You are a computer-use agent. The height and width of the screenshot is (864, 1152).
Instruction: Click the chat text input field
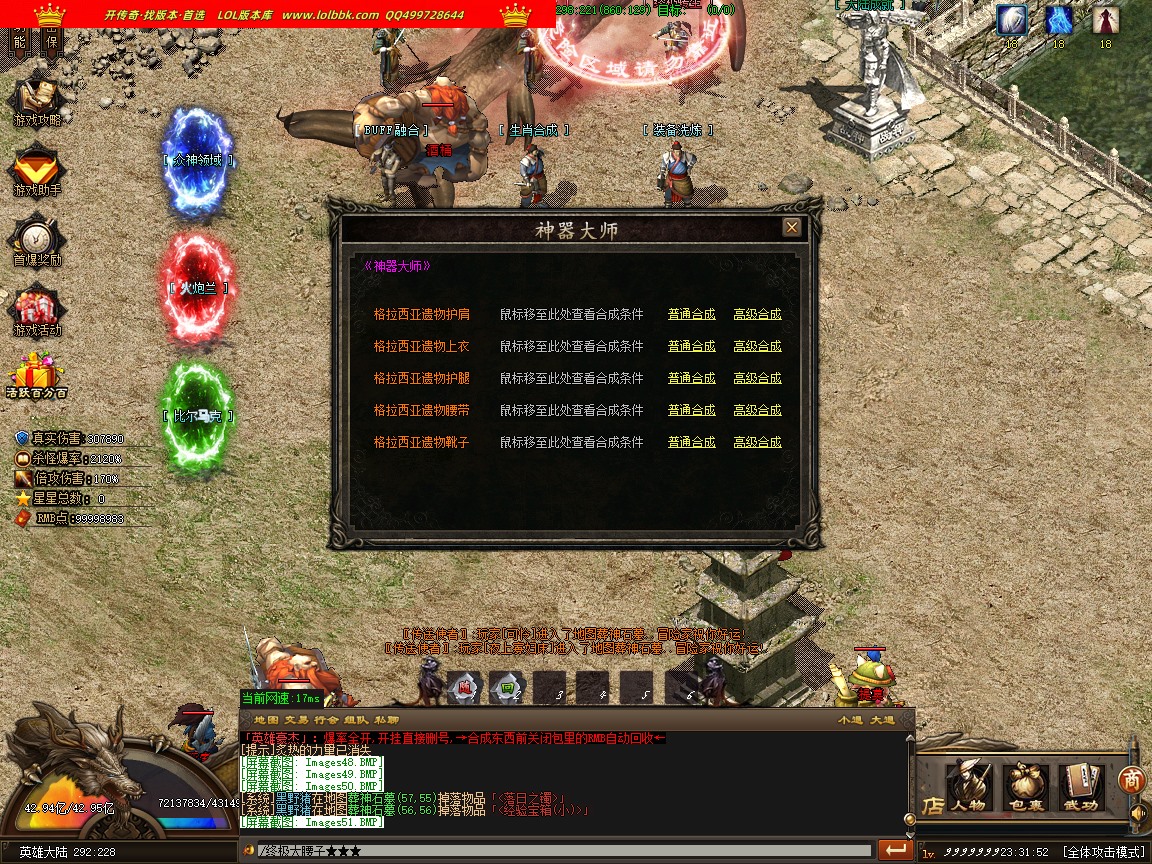coord(560,851)
